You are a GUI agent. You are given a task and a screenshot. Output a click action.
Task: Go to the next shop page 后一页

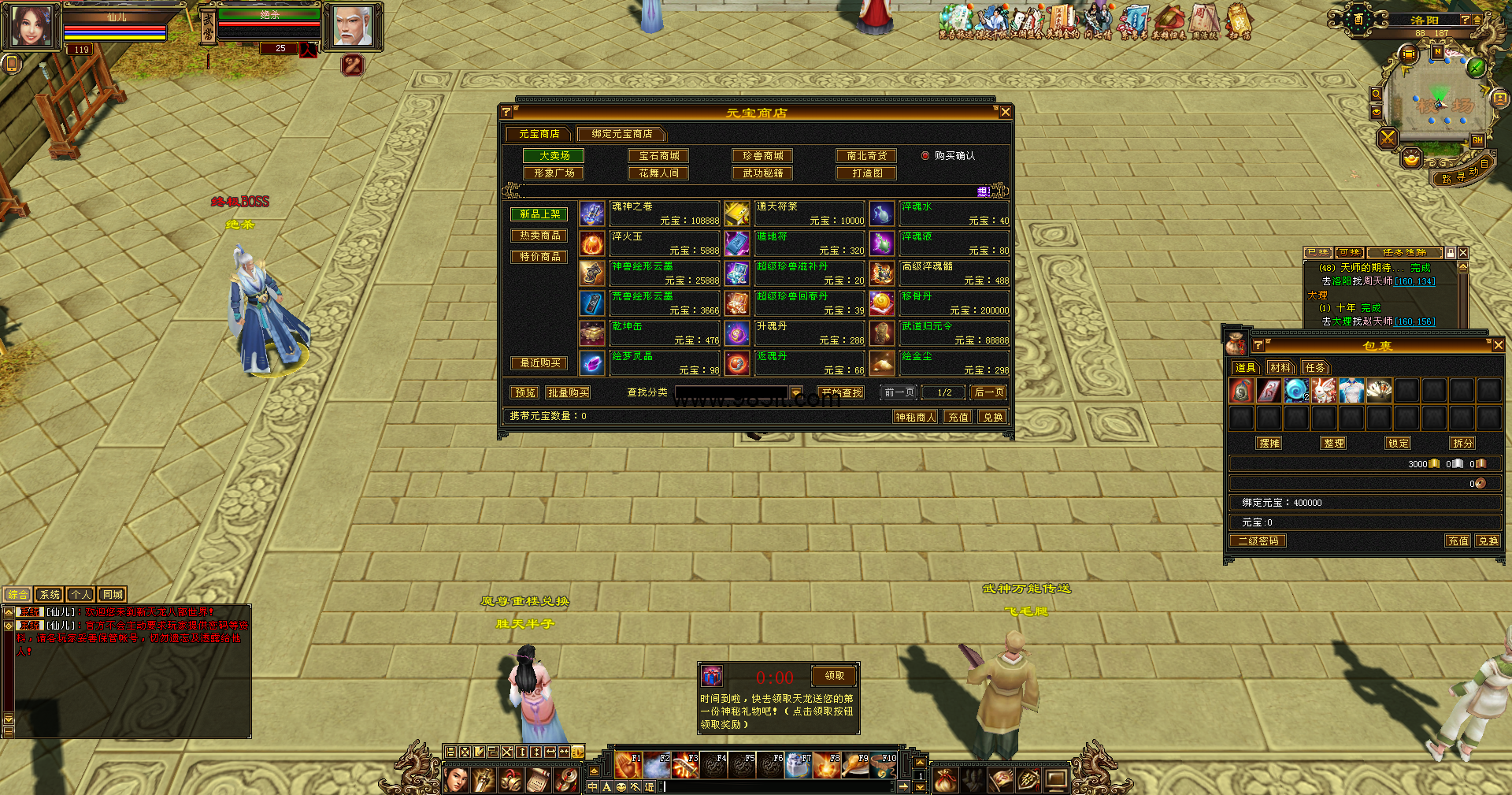click(988, 392)
